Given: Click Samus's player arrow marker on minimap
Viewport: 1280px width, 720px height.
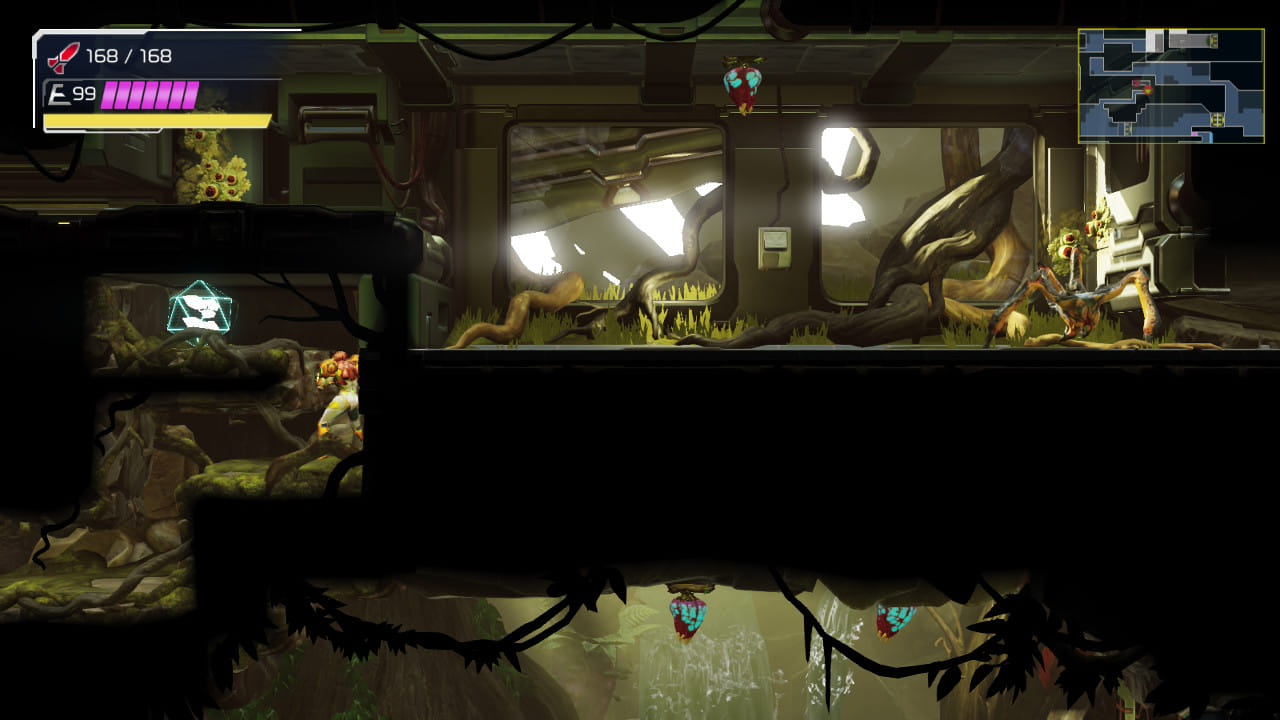Looking at the screenshot, I should coord(1147,91).
